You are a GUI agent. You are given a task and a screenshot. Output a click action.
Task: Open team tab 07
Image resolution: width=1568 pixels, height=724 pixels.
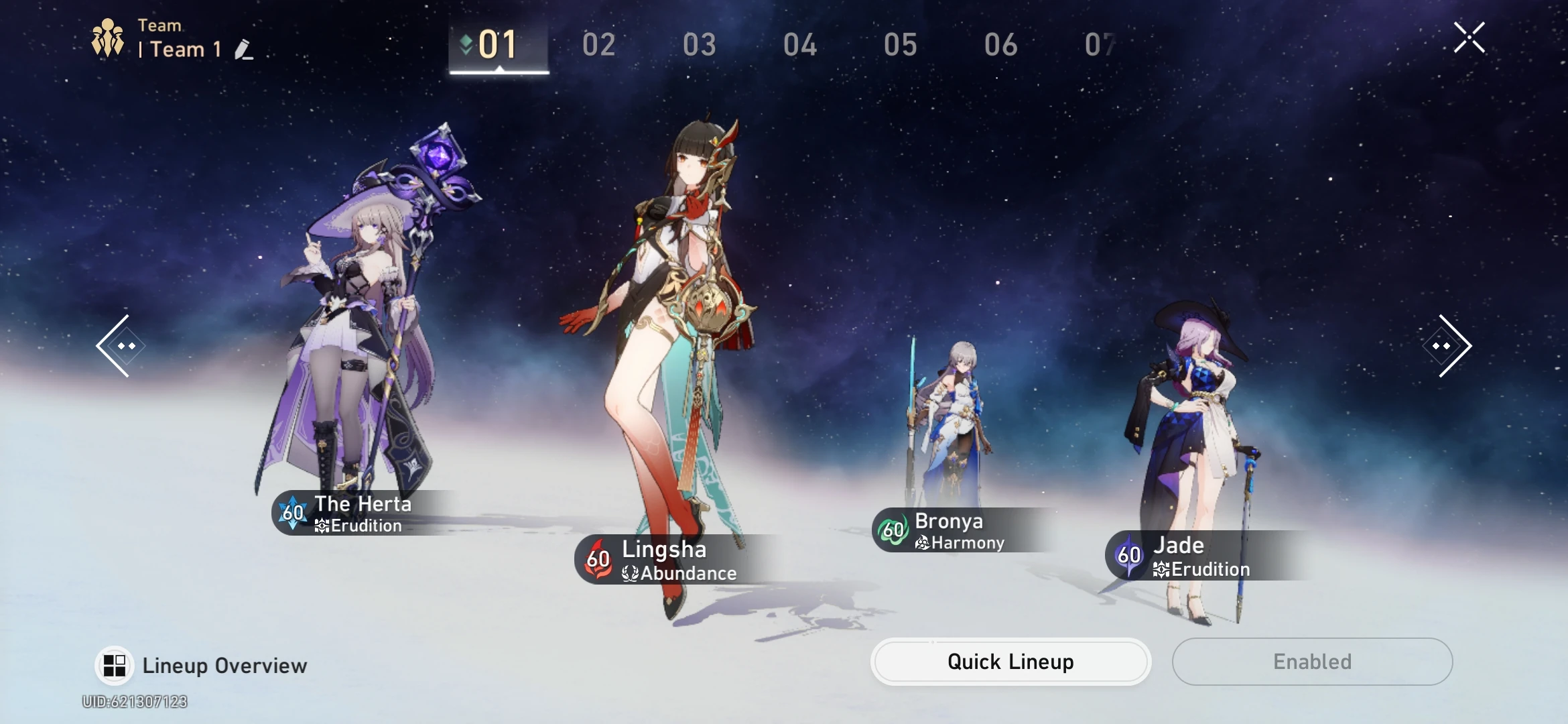(1100, 44)
